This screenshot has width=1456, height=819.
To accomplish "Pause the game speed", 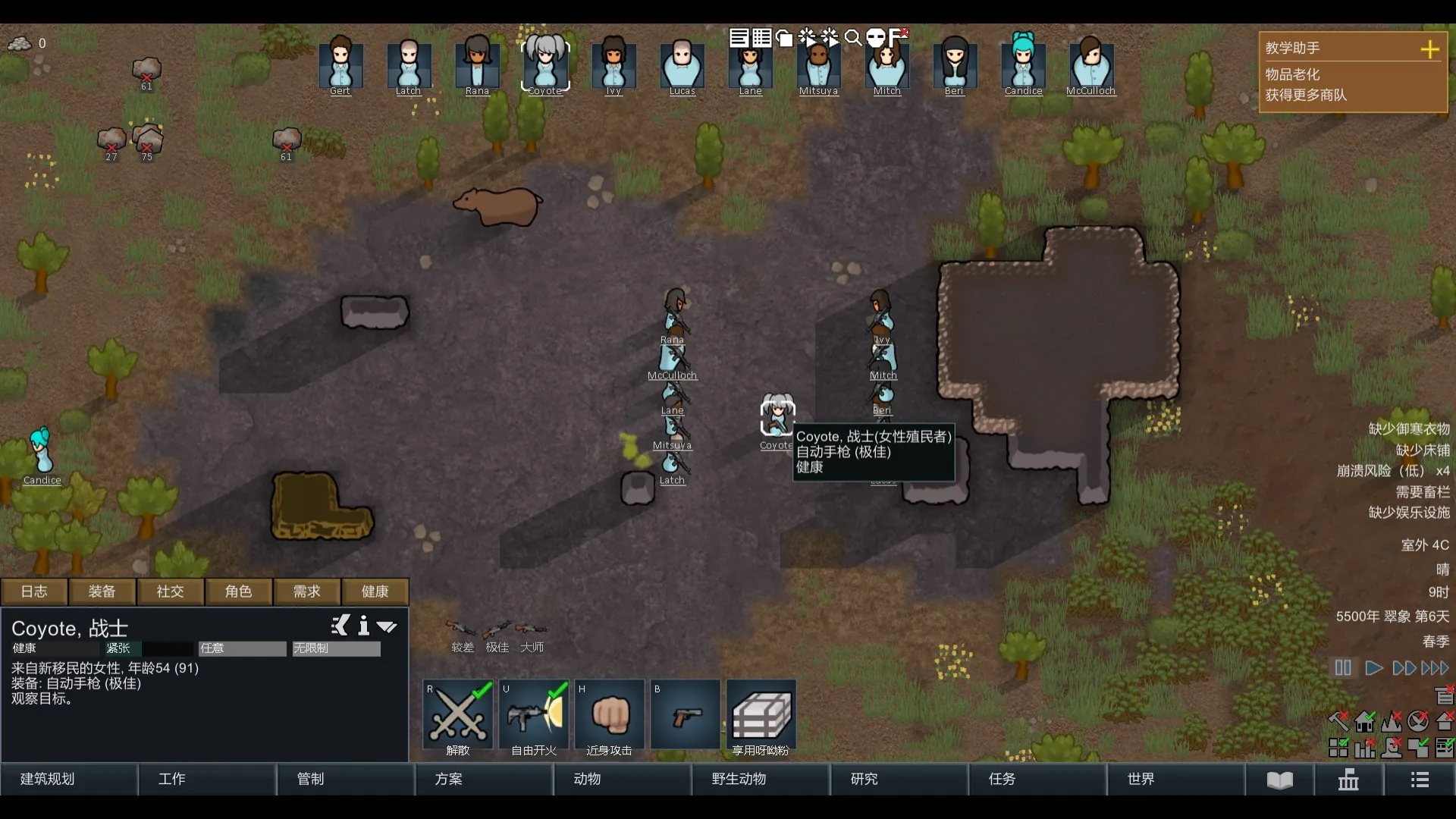I will click(1343, 668).
